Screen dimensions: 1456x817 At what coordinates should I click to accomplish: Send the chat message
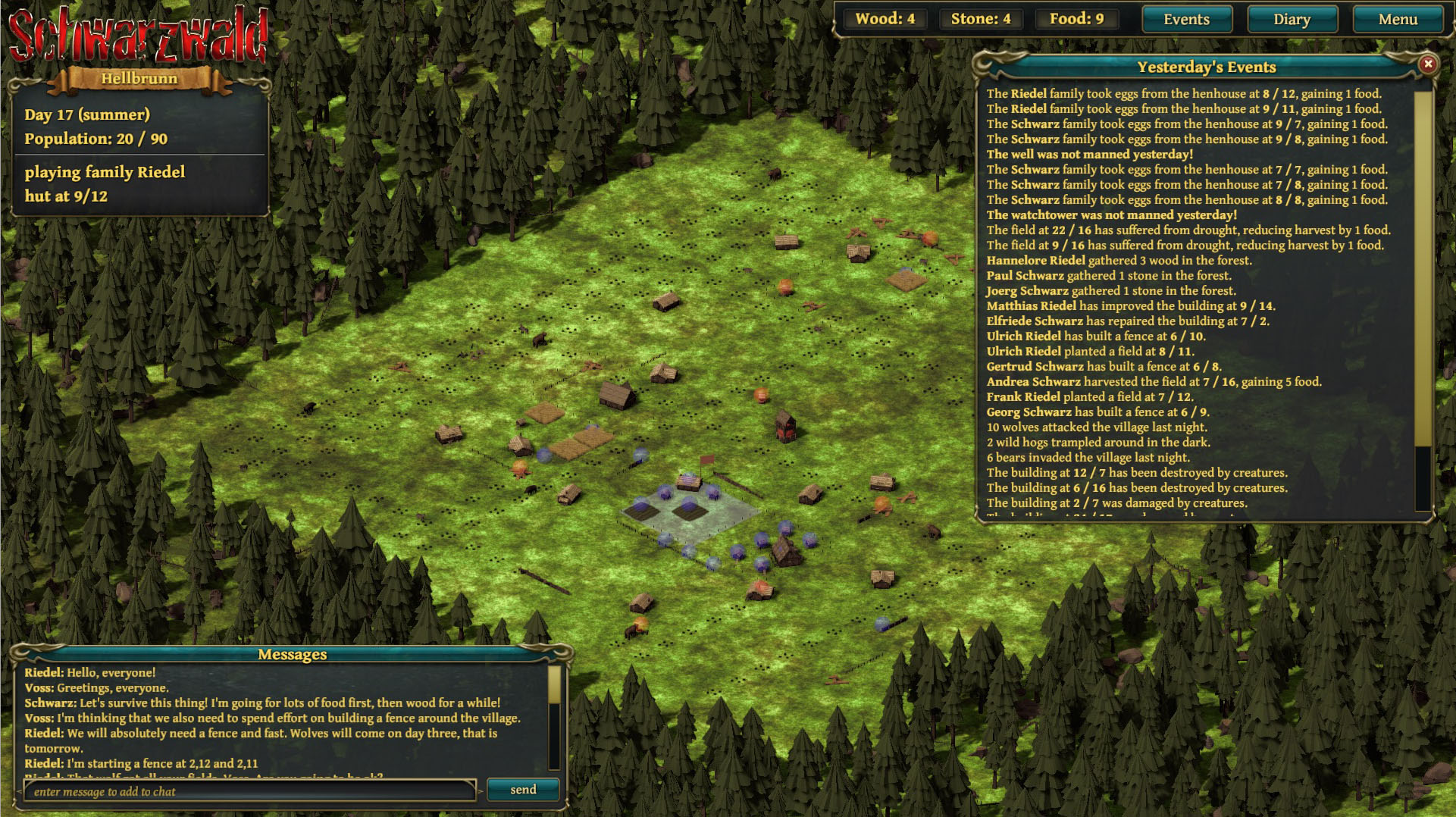tap(523, 790)
